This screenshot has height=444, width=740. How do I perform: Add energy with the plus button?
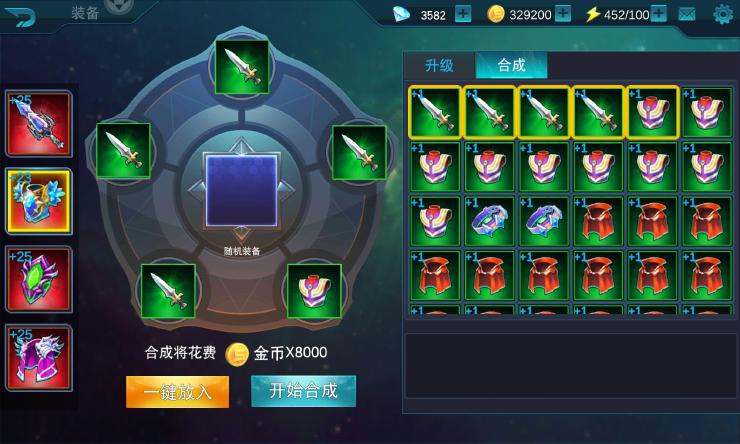[x=660, y=14]
